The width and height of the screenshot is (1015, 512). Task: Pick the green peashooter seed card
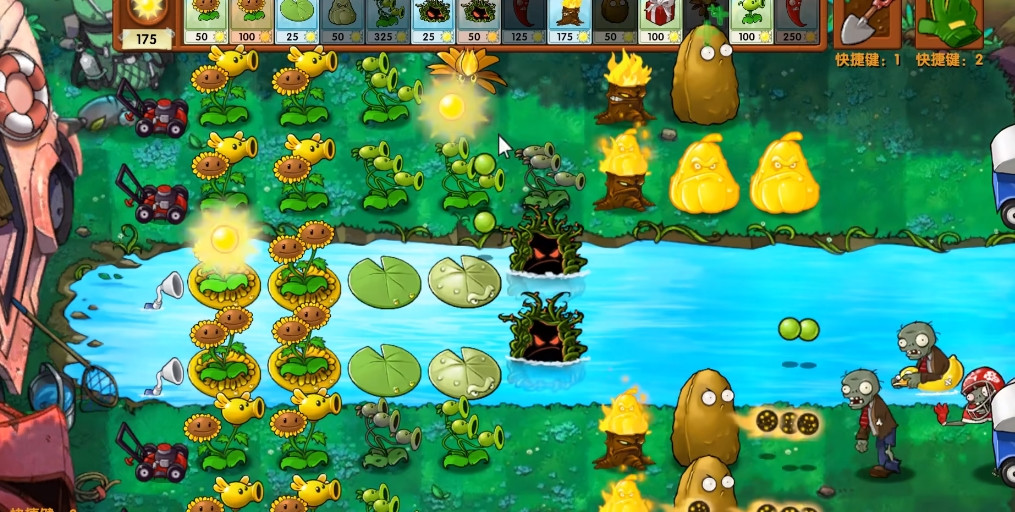[749, 22]
